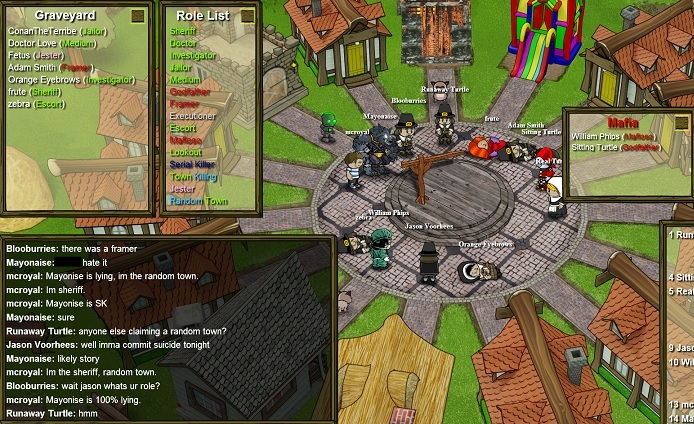Screen dimensions: 694x424
Task: Select ConanTheTerrible's graveyard entry
Action: 57,31
